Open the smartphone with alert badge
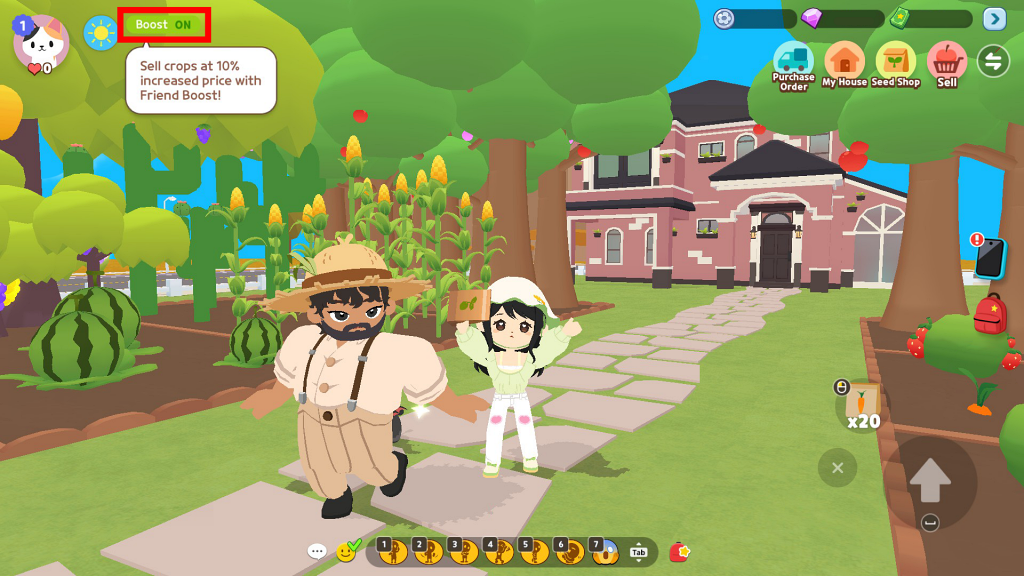The width and height of the screenshot is (1024, 576). pyautogui.click(x=989, y=258)
